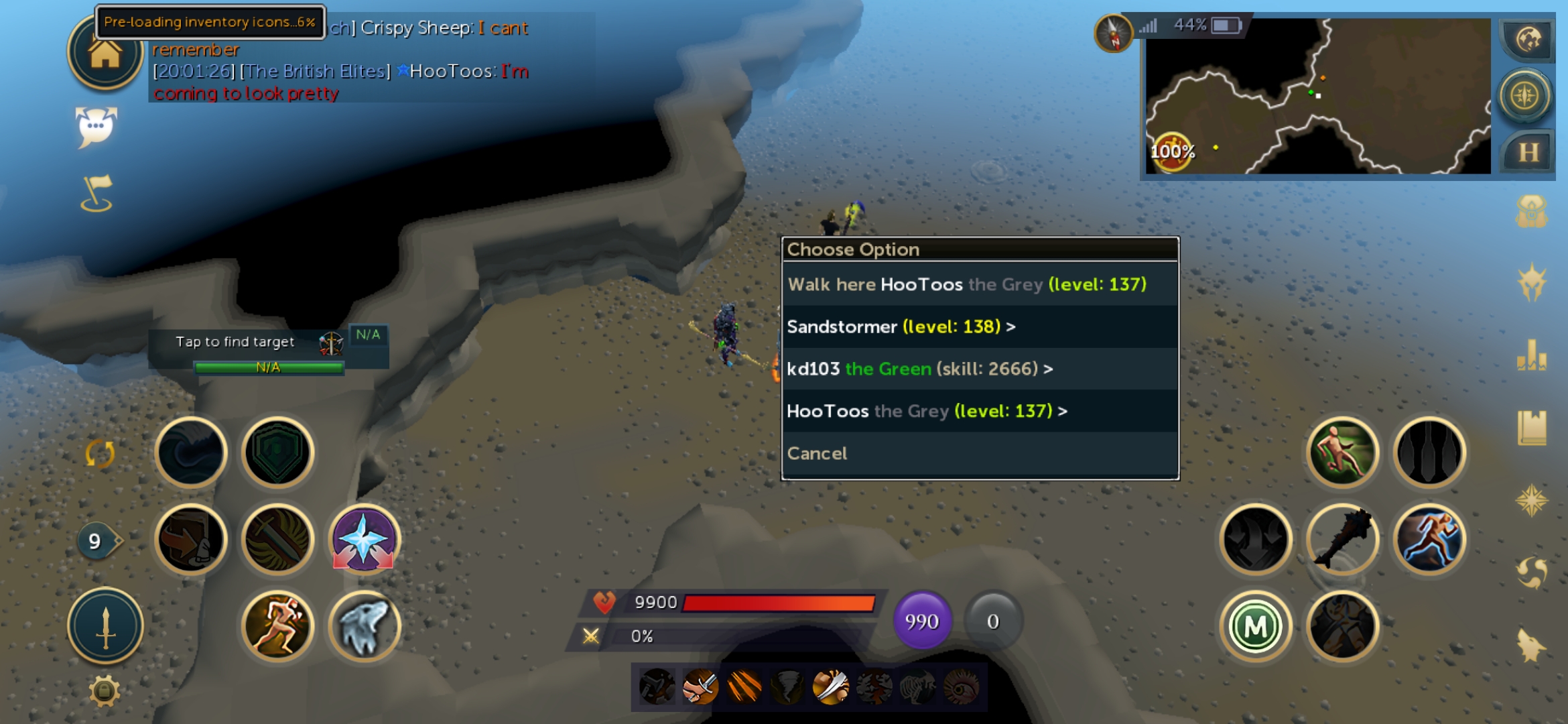Viewport: 1568px width, 724px height.
Task: Open the padlock gear settings icon
Action: click(x=105, y=690)
